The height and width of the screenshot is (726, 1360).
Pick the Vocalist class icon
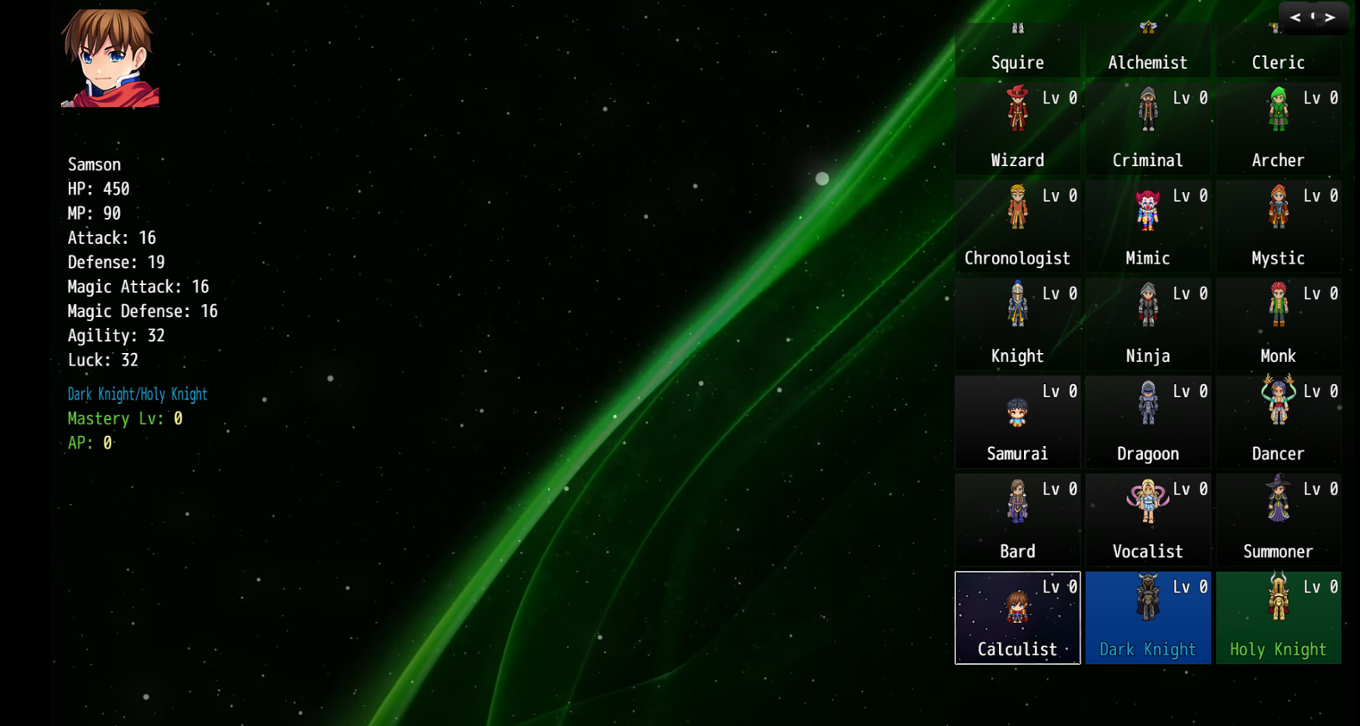[1147, 500]
